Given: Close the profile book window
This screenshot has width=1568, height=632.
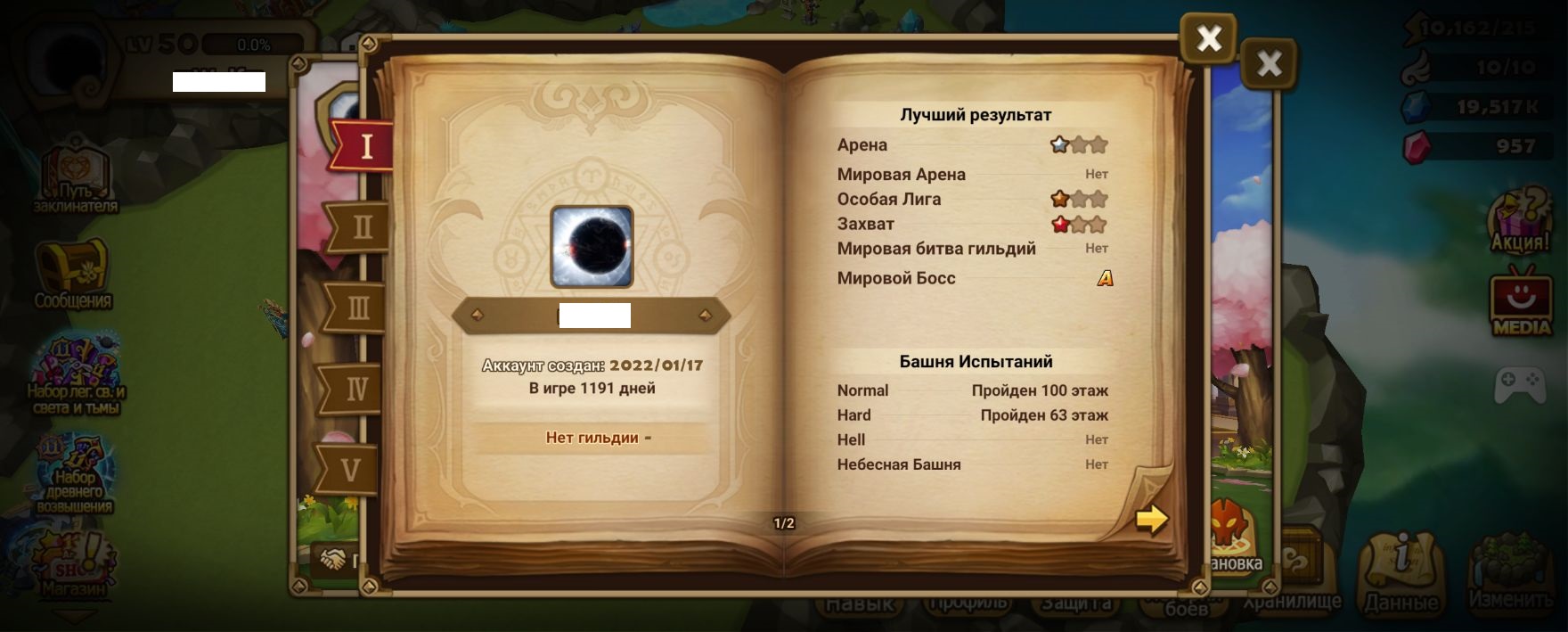Looking at the screenshot, I should (1208, 38).
